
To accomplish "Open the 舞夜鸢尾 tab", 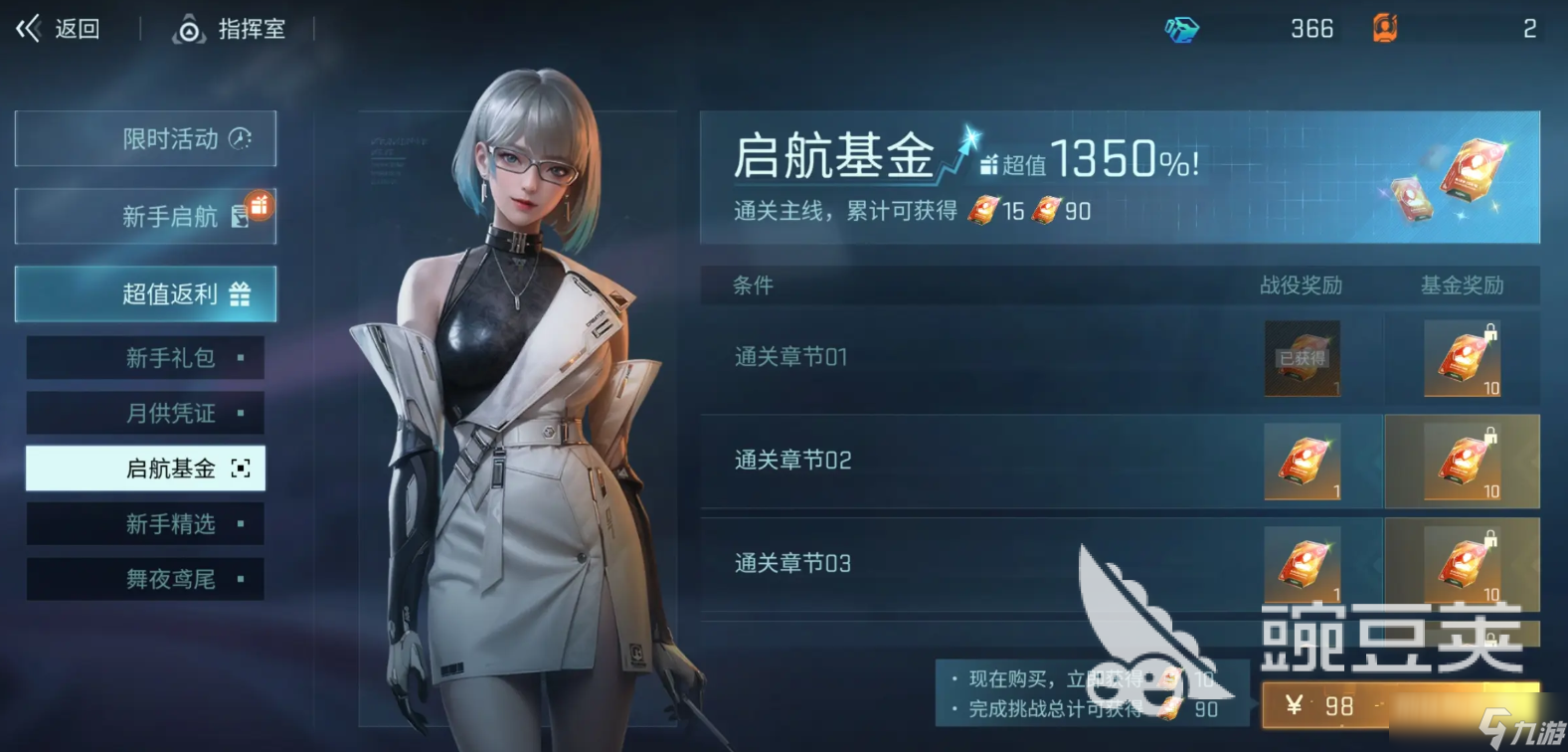I will tap(145, 579).
